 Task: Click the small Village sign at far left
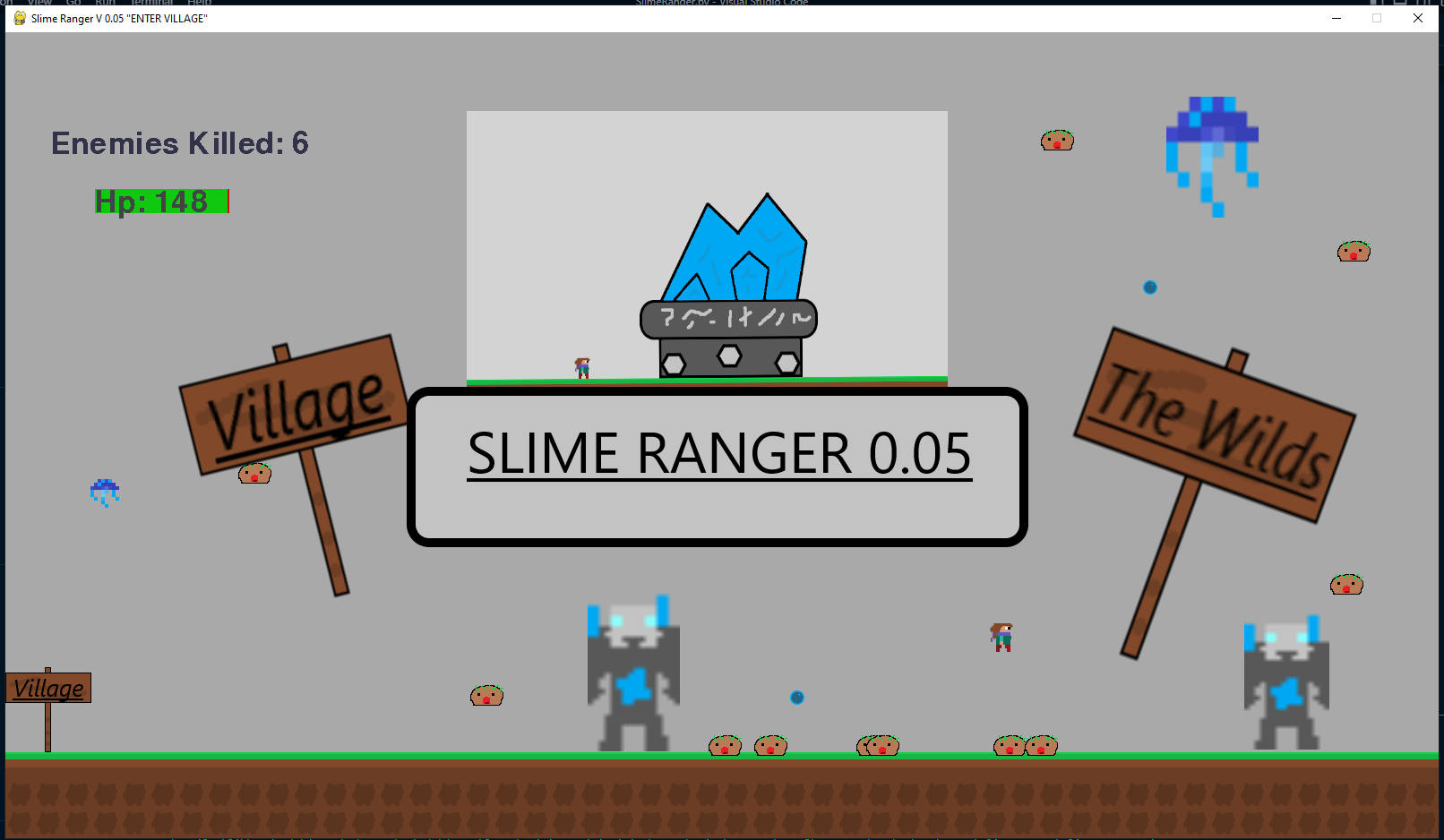(x=48, y=688)
